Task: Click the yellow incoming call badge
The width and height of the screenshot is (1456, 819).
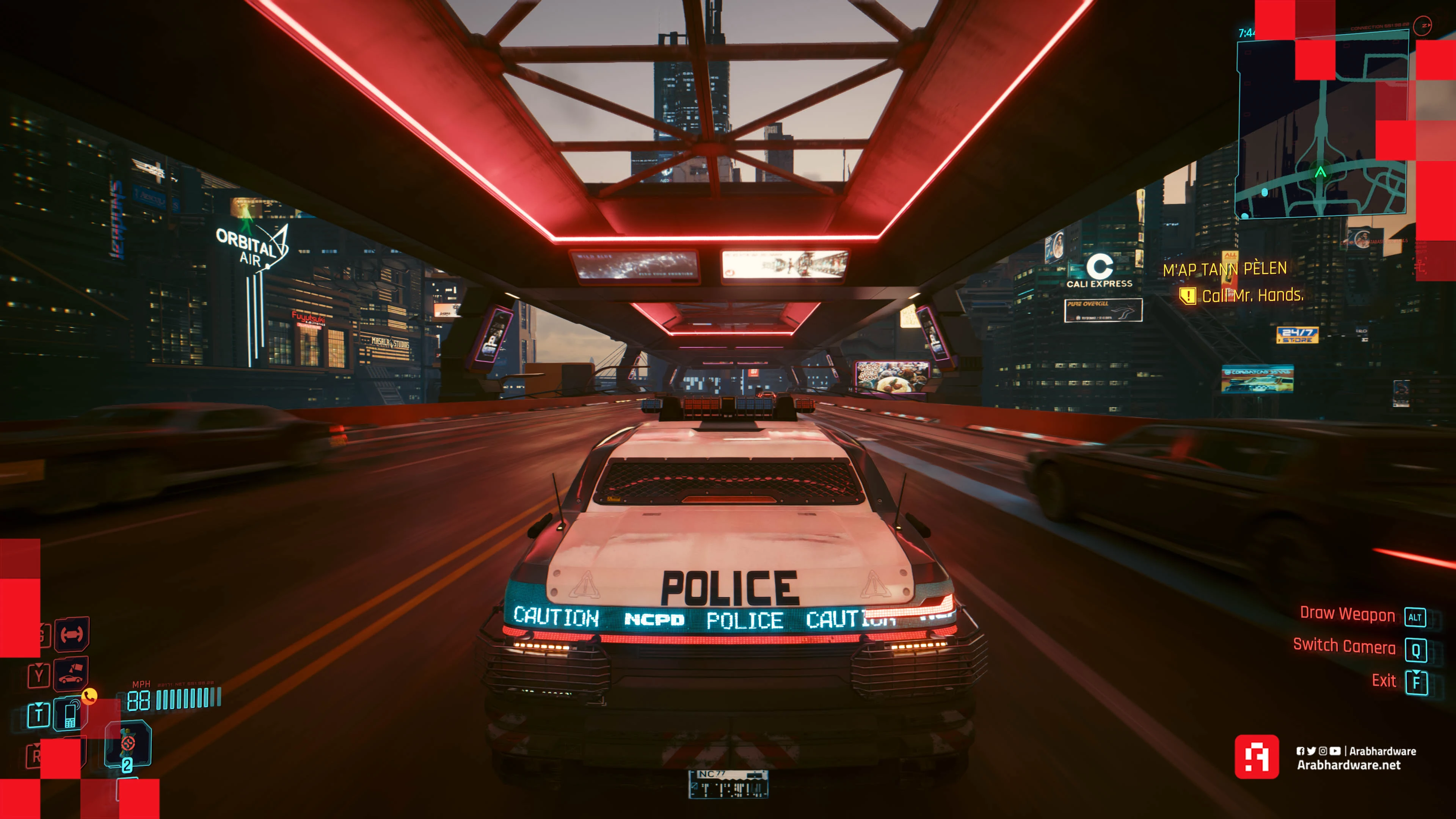Action: point(89,696)
